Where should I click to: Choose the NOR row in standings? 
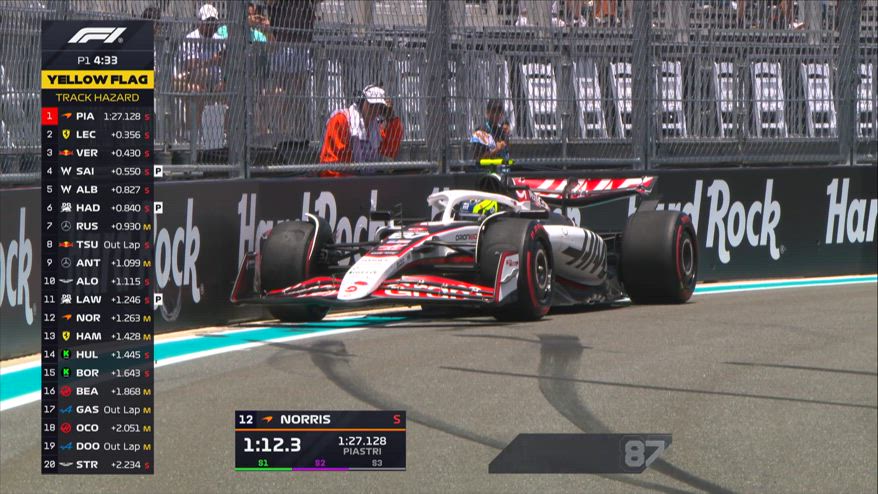tap(97, 318)
